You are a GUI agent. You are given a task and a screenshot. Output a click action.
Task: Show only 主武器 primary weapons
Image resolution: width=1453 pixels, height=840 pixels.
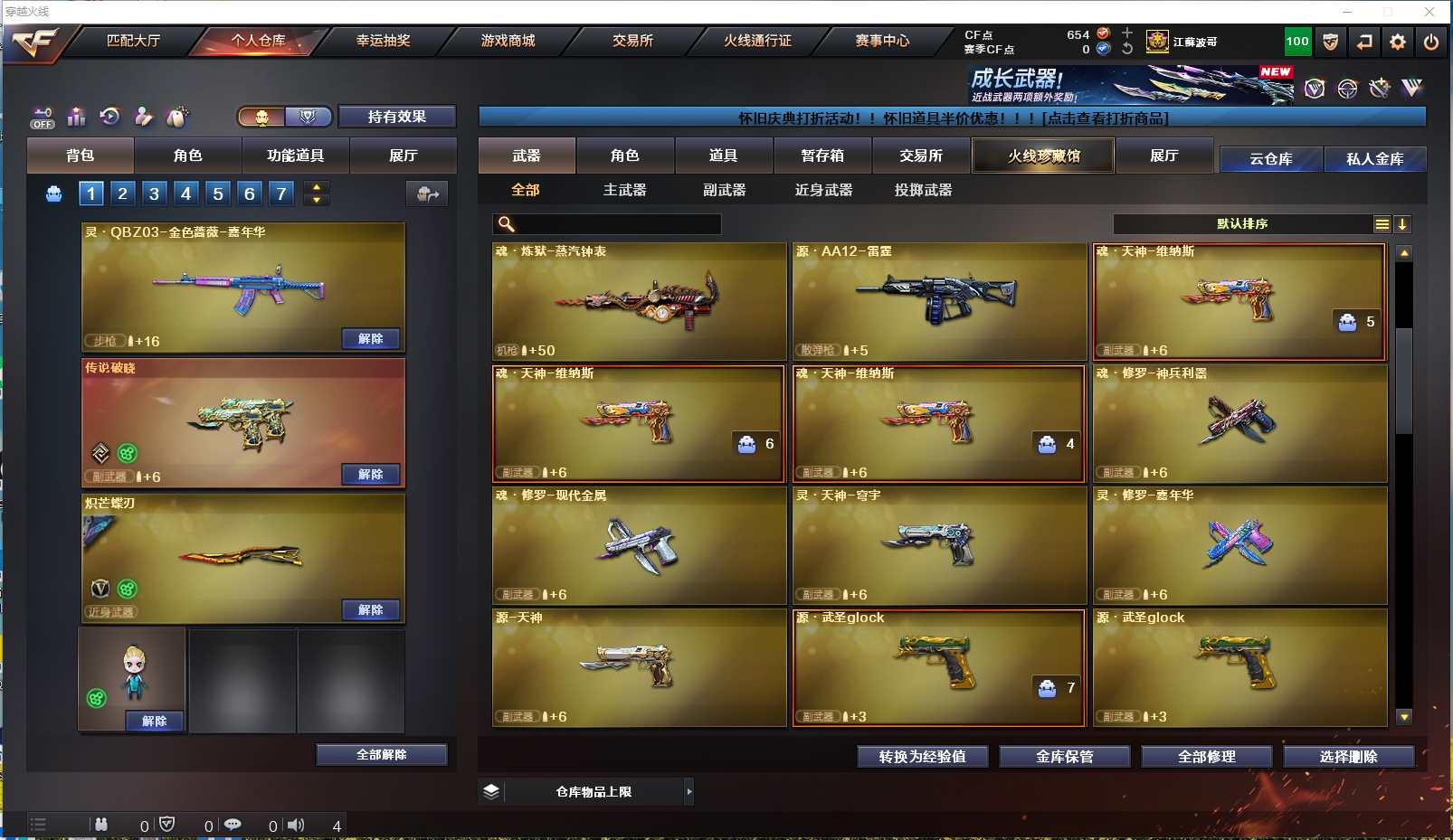pyautogui.click(x=624, y=190)
